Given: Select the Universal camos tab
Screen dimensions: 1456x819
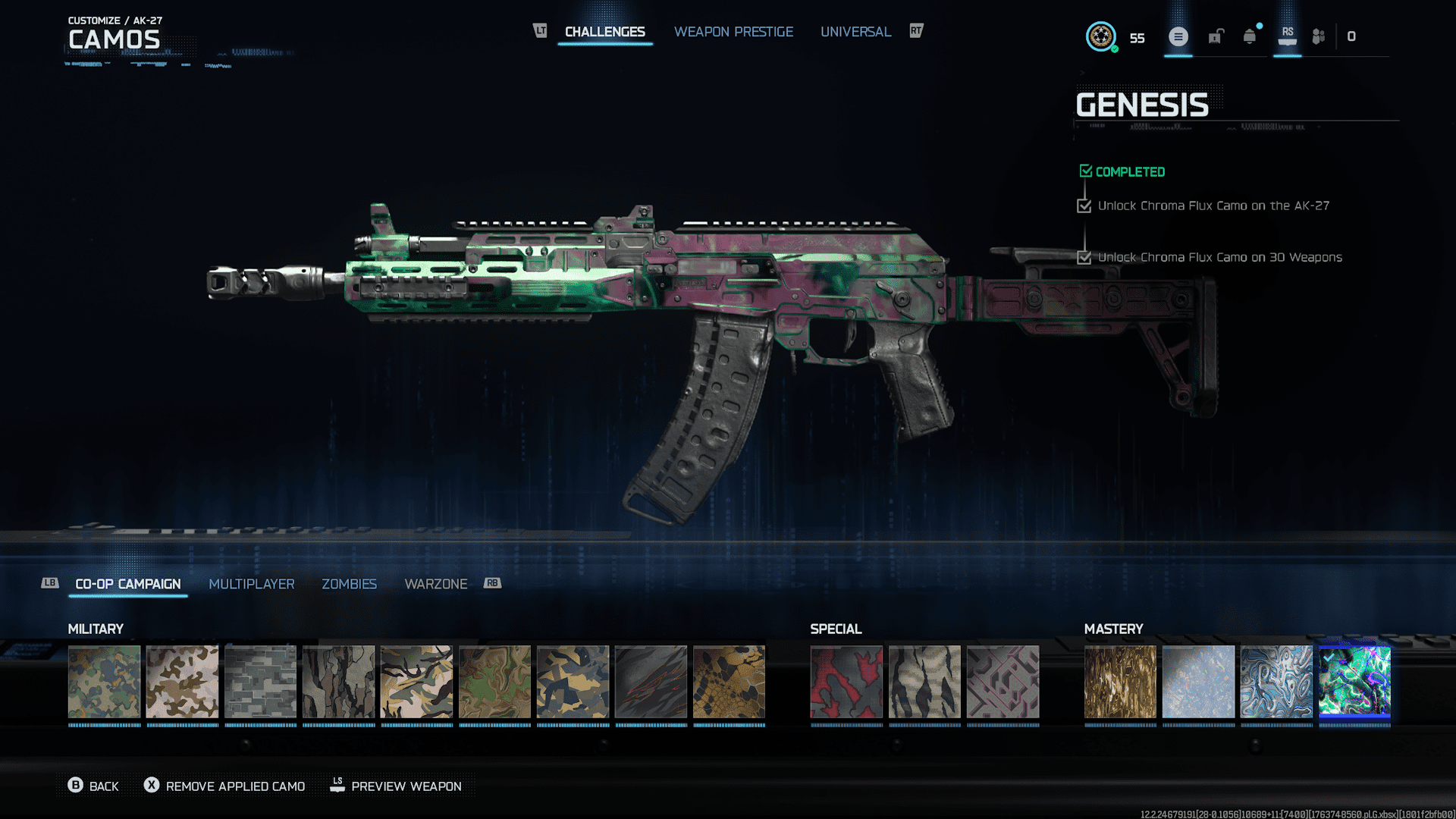Looking at the screenshot, I should [x=855, y=32].
